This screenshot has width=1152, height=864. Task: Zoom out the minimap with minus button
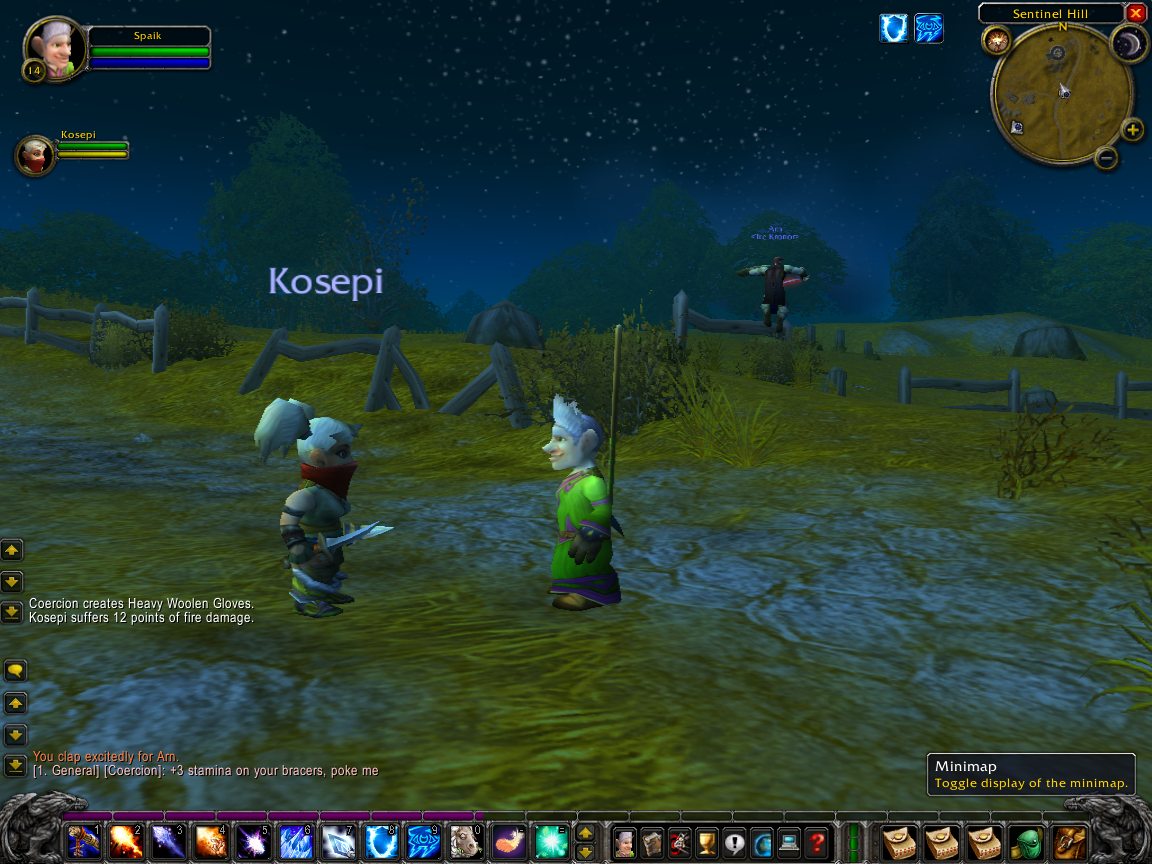(1106, 157)
